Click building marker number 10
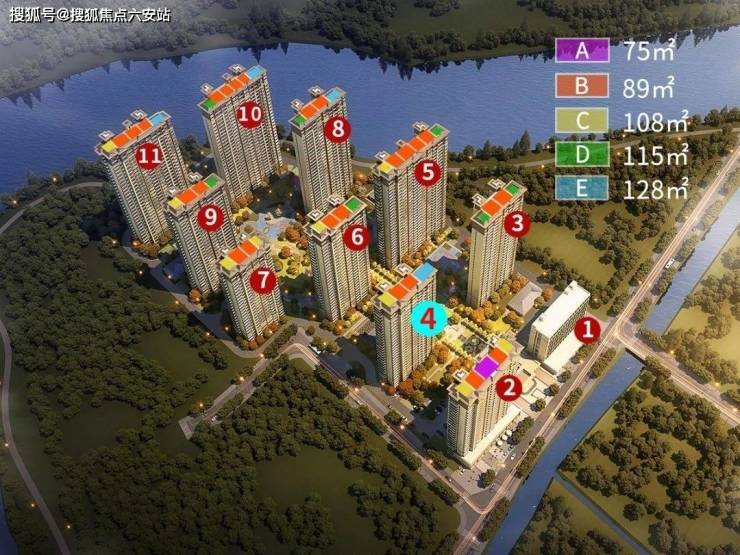The image size is (740, 555). 250,113
